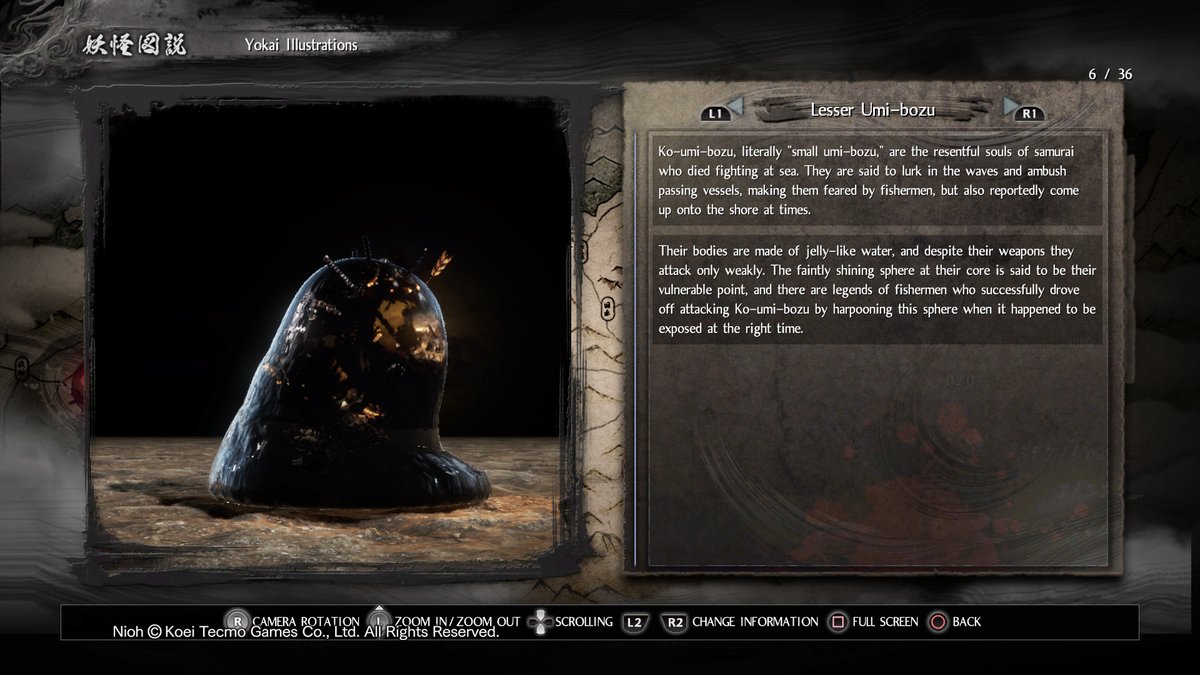The image size is (1200, 675).
Task: Select the jelly-like water bodies description paragraph
Action: pyautogui.click(x=875, y=289)
